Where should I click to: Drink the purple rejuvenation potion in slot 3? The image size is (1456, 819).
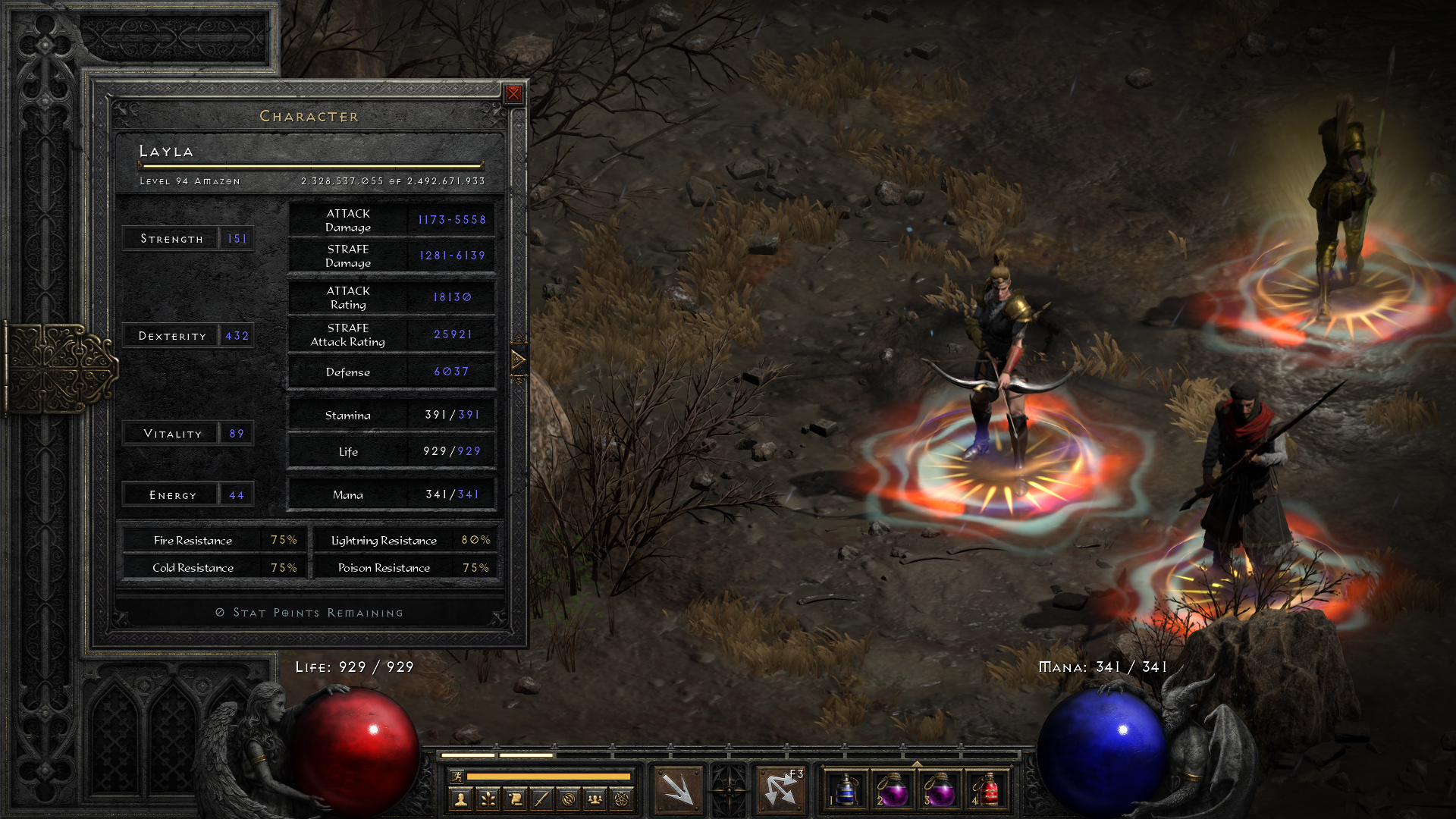click(940, 790)
